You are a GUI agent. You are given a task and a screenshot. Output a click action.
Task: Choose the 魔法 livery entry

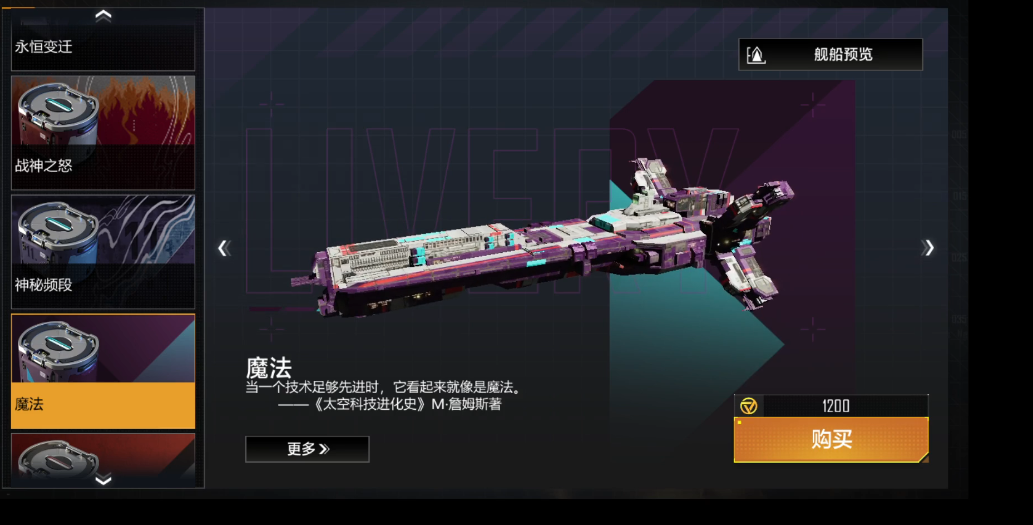[103, 371]
